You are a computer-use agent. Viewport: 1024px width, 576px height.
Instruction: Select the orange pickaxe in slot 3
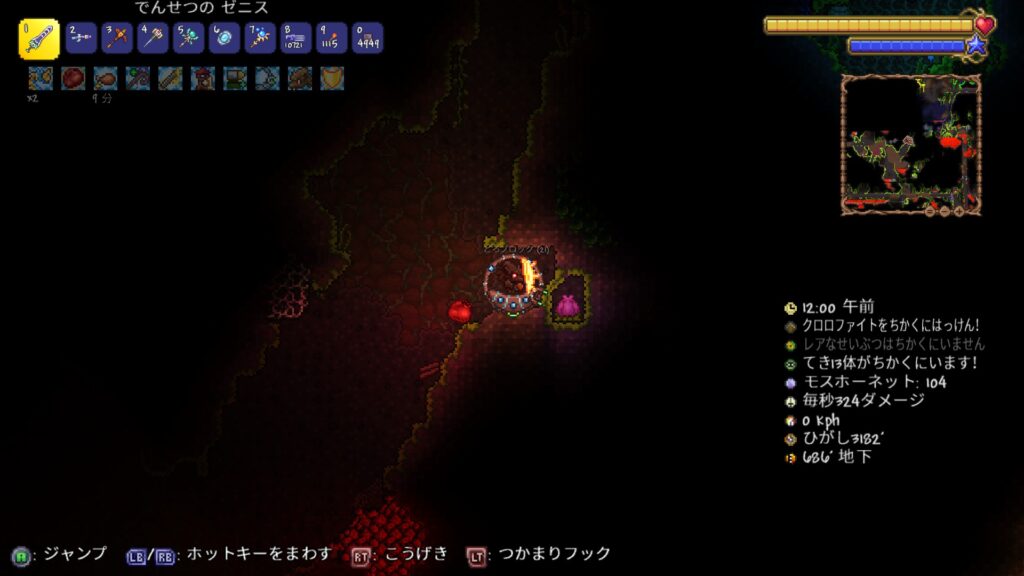pos(117,38)
